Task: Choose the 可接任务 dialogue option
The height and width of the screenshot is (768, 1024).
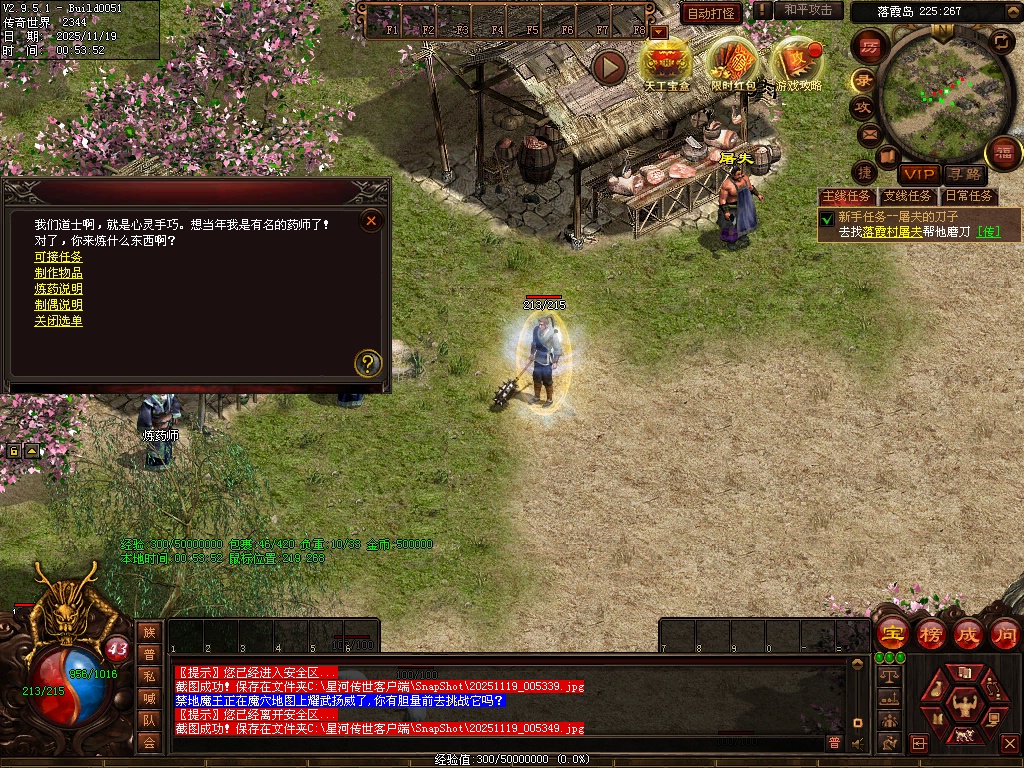Action: [58, 257]
